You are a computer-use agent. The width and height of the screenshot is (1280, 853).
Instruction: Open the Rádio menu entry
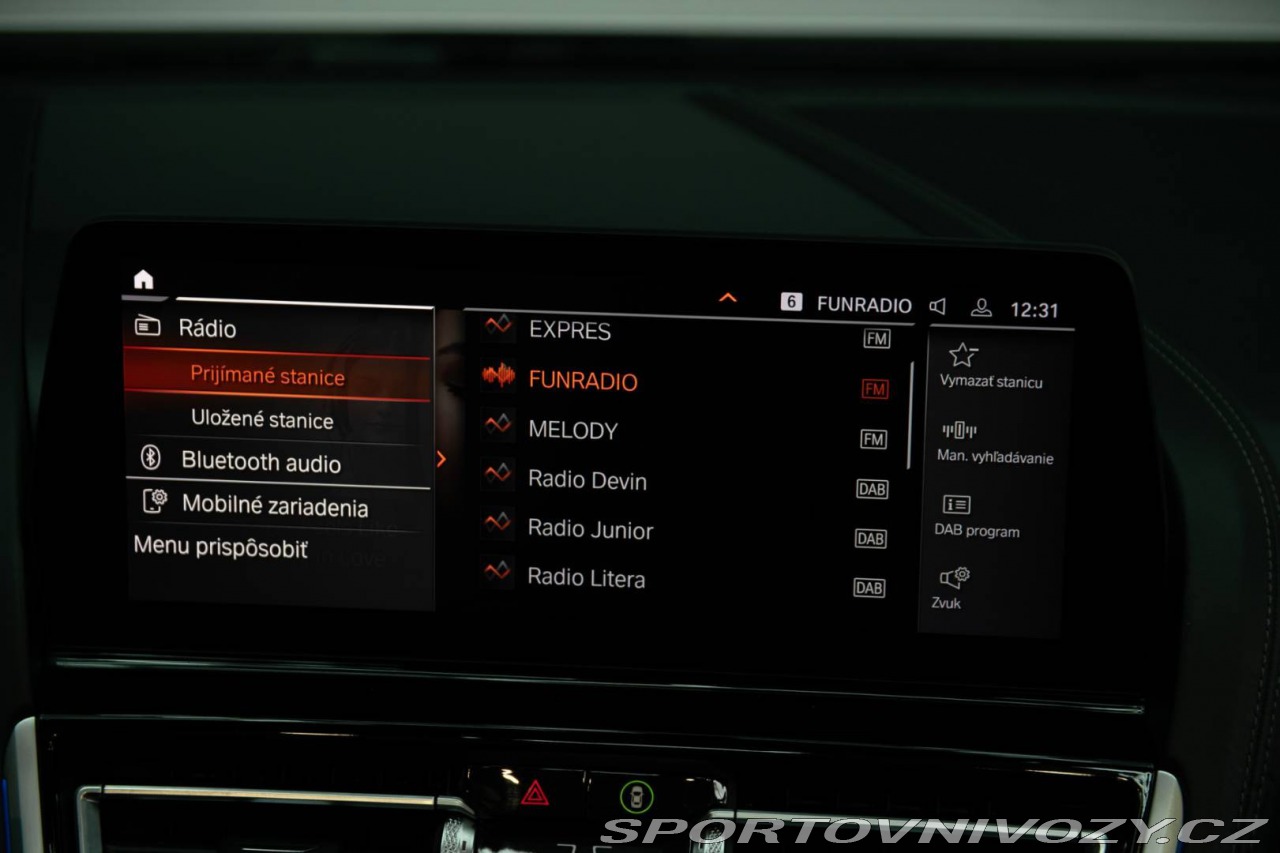(x=207, y=328)
